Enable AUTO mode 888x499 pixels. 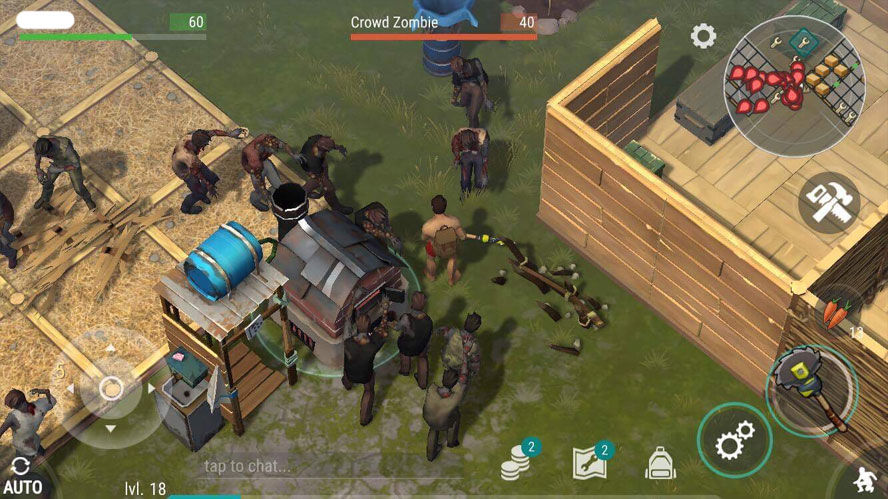click(21, 475)
